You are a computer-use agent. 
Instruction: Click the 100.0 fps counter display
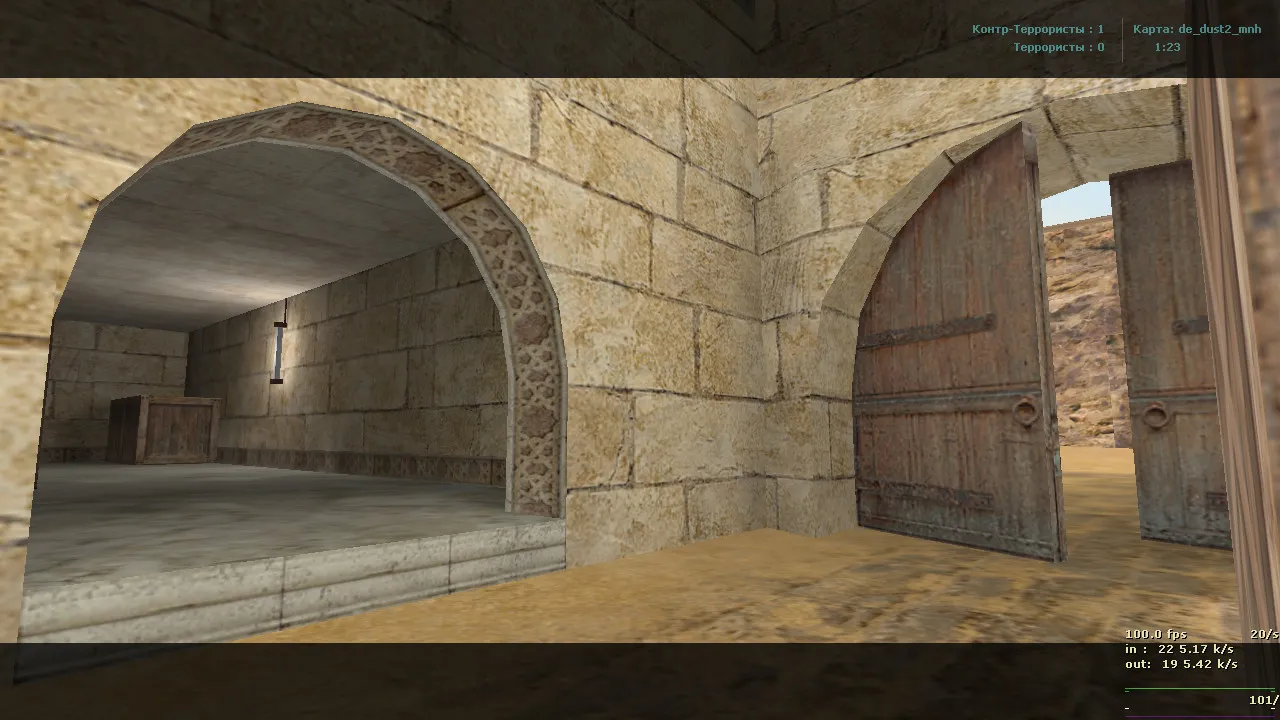[x=1156, y=634]
